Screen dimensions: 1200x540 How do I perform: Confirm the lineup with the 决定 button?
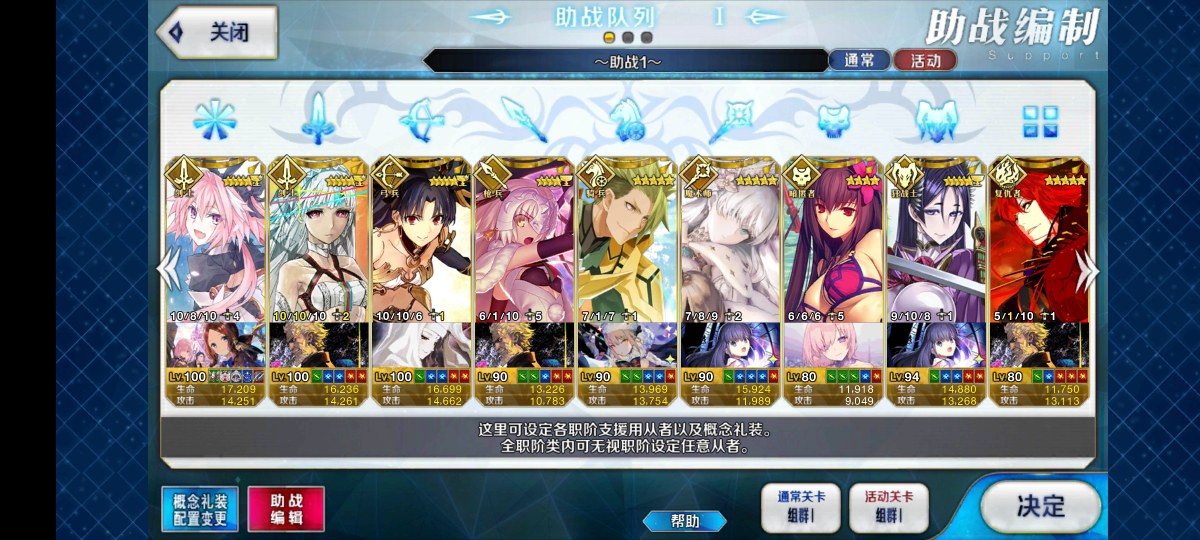coord(1040,506)
